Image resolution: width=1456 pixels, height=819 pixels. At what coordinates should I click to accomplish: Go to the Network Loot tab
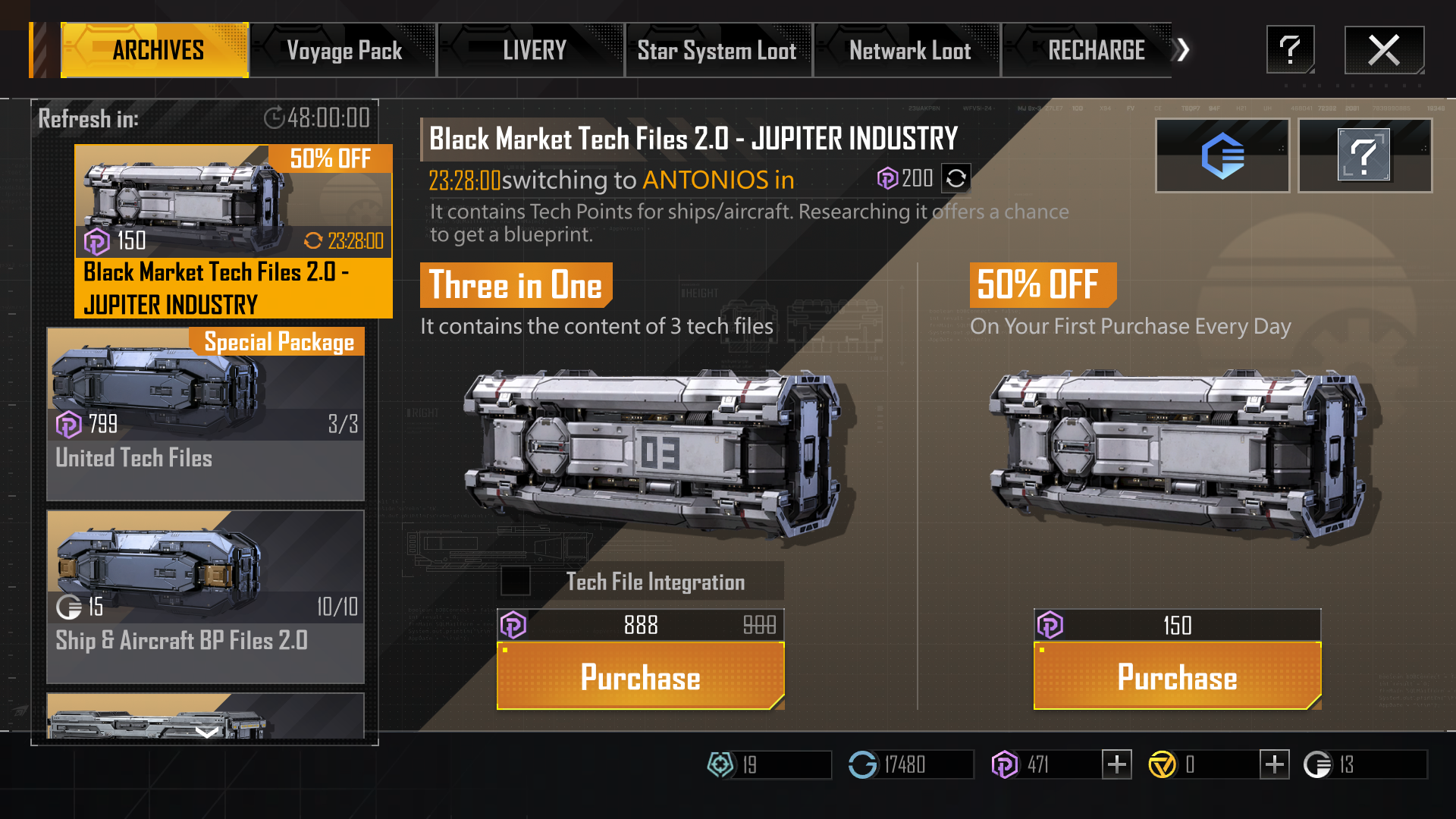tap(908, 51)
